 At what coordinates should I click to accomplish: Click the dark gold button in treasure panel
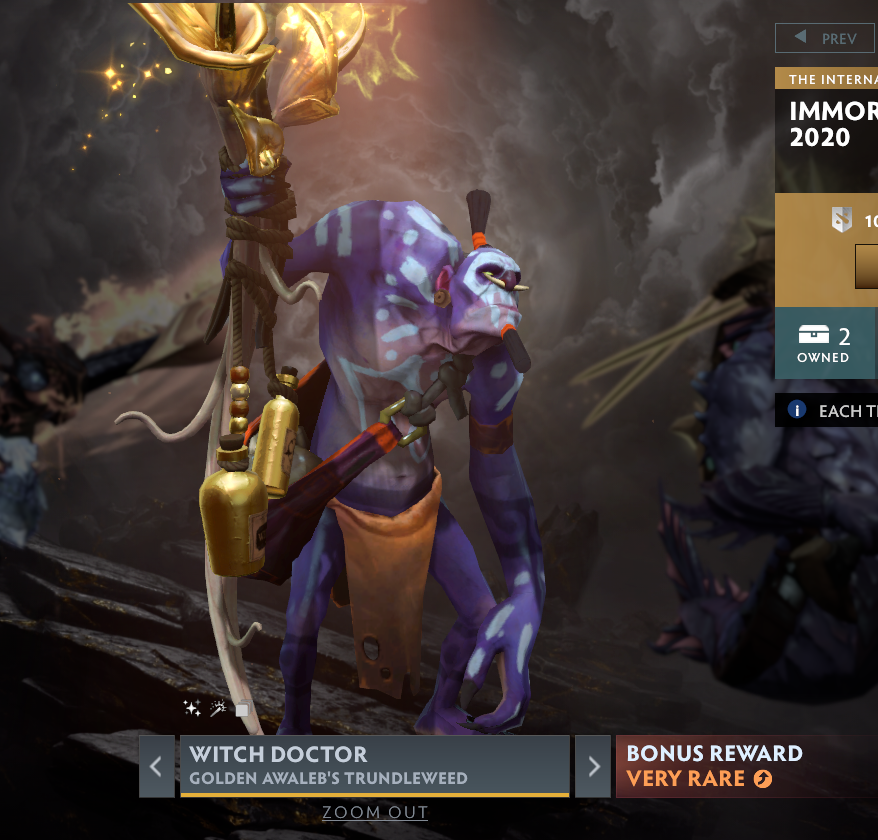(866, 267)
